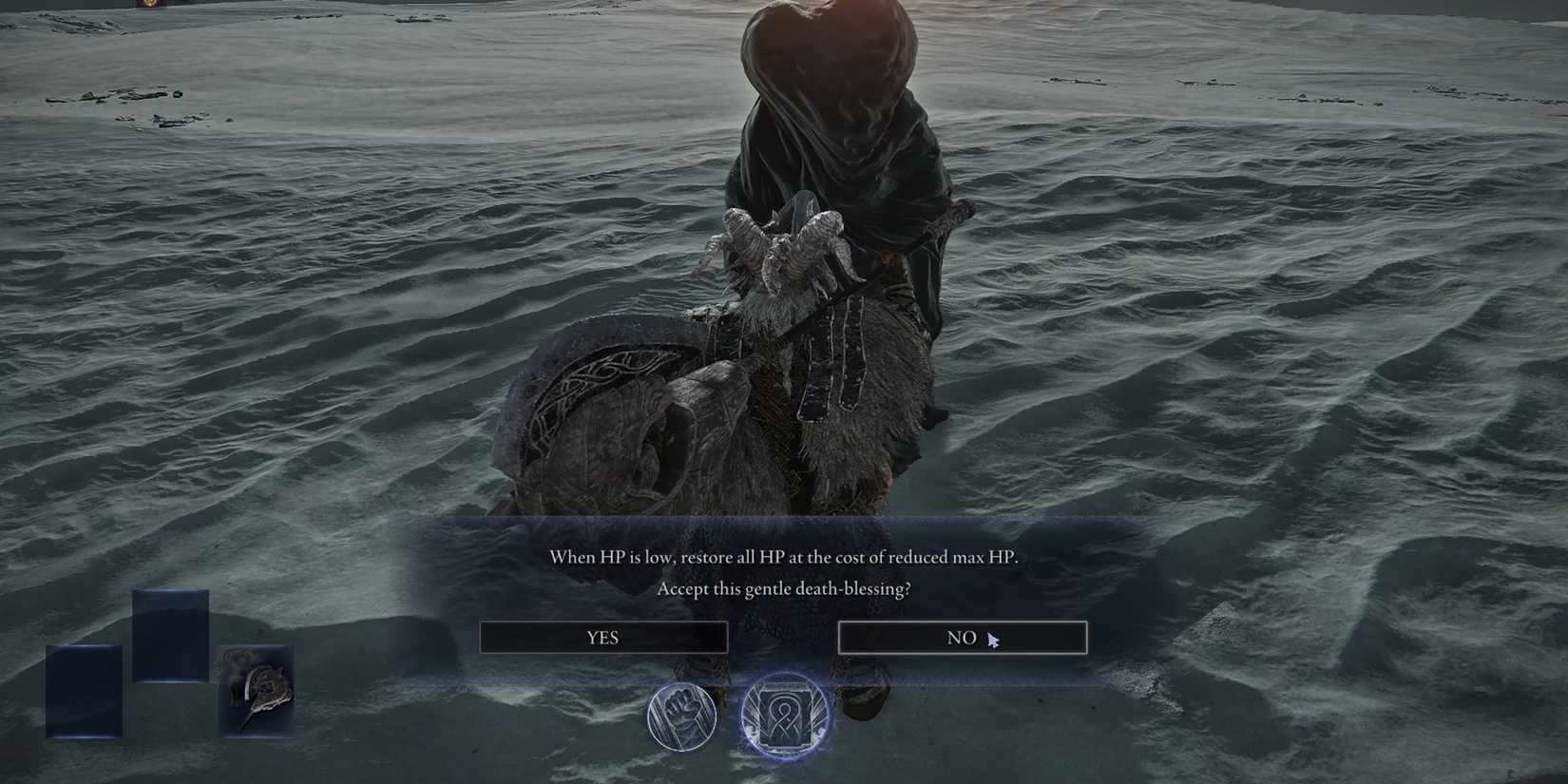Click the gentle death-blessing prompt text
The height and width of the screenshot is (784, 1568).
(785, 589)
